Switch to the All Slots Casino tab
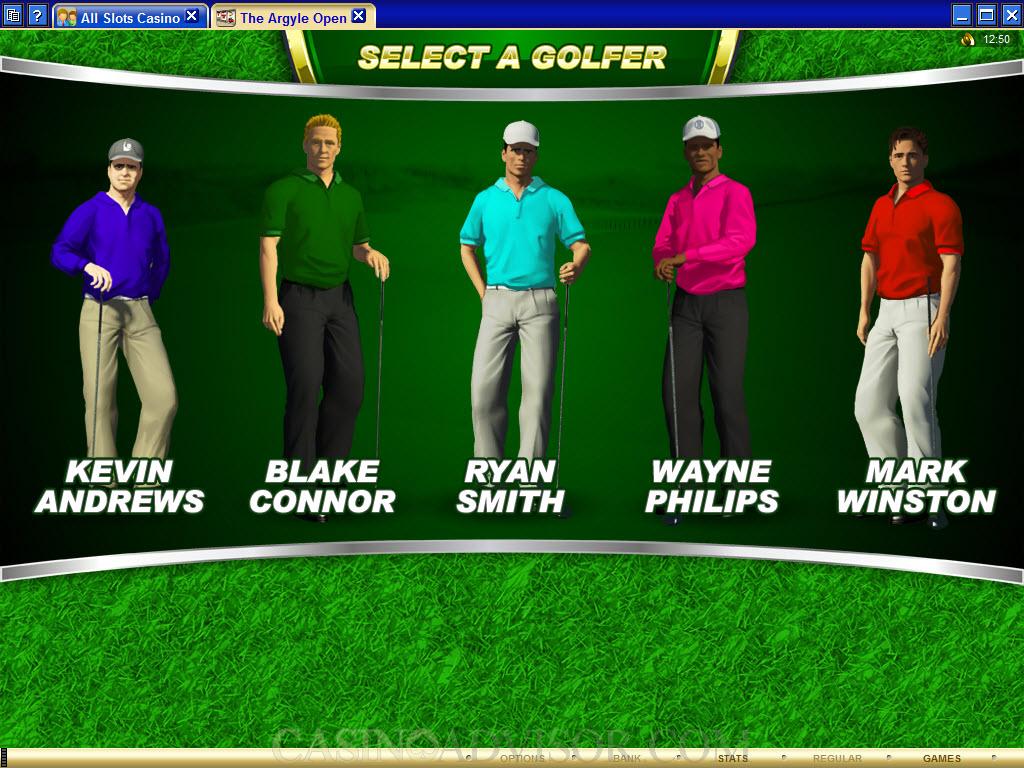1024x768 pixels. tap(130, 17)
